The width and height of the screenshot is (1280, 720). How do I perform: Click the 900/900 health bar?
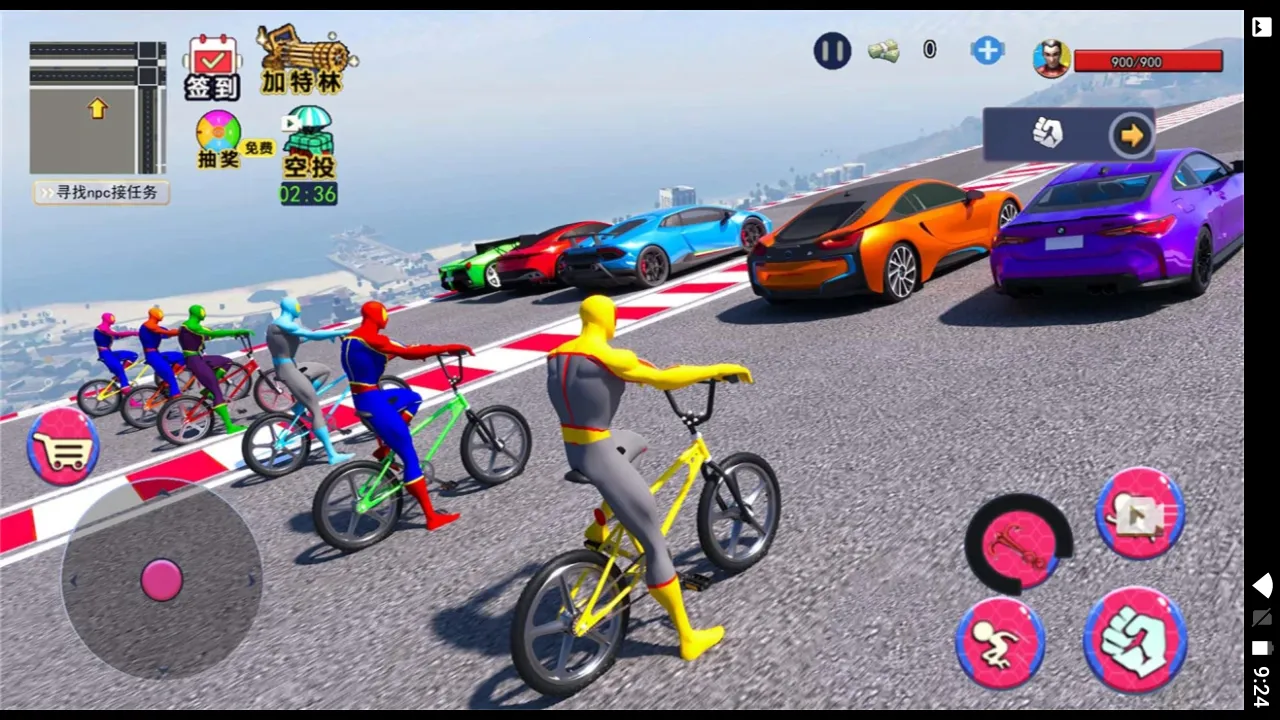tap(1148, 61)
